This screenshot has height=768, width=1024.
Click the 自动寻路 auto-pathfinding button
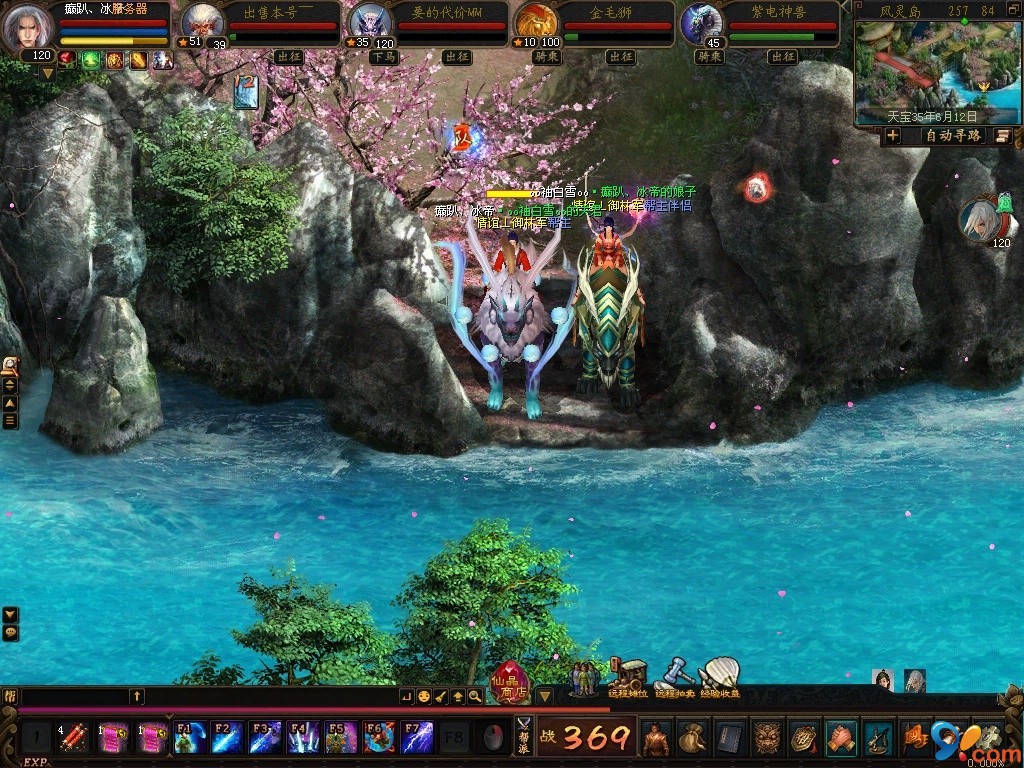point(952,136)
